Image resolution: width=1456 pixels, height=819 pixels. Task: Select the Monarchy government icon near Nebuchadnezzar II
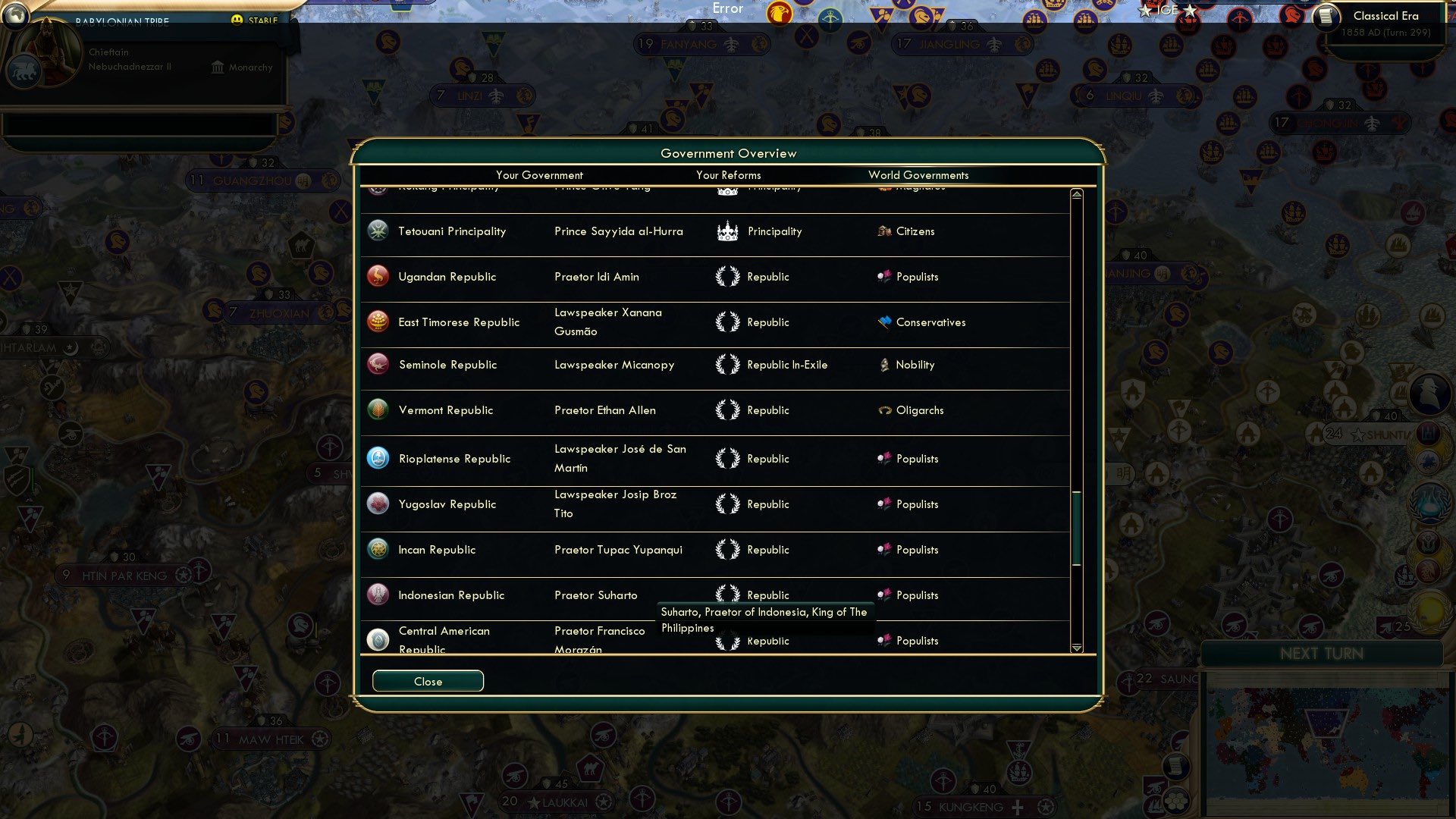pyautogui.click(x=216, y=67)
